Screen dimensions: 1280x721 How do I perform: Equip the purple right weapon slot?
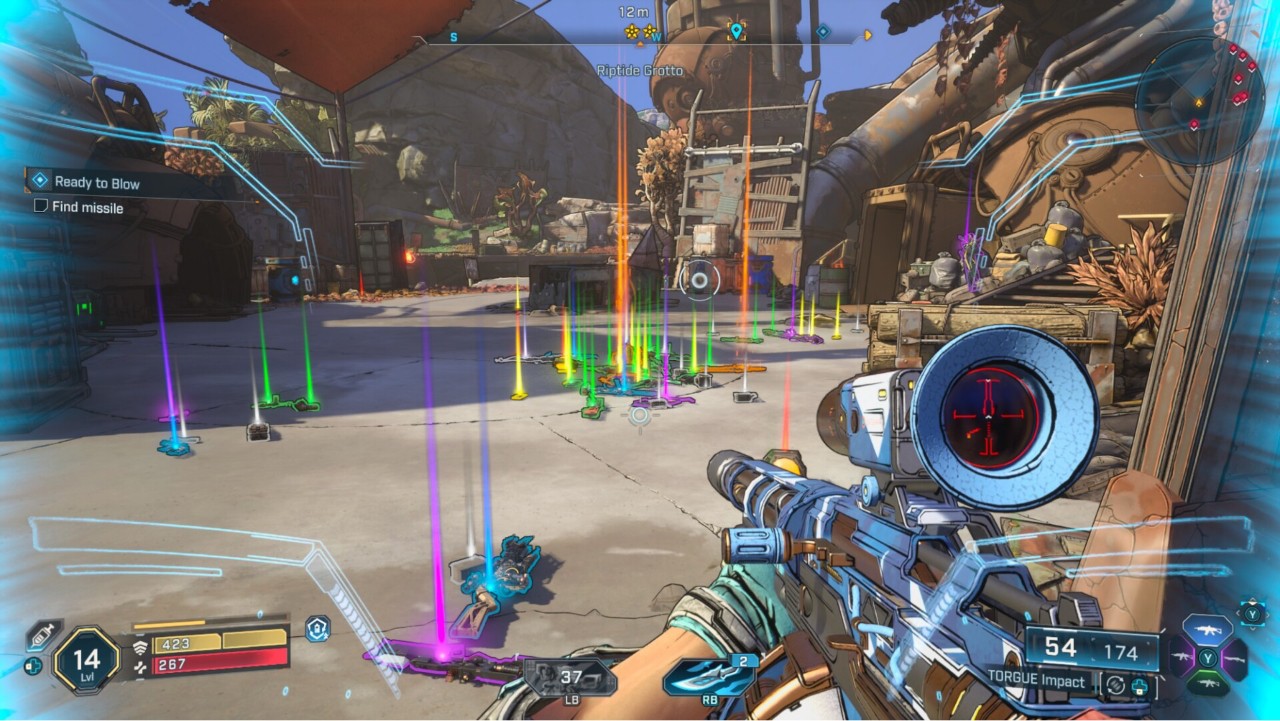[1235, 659]
